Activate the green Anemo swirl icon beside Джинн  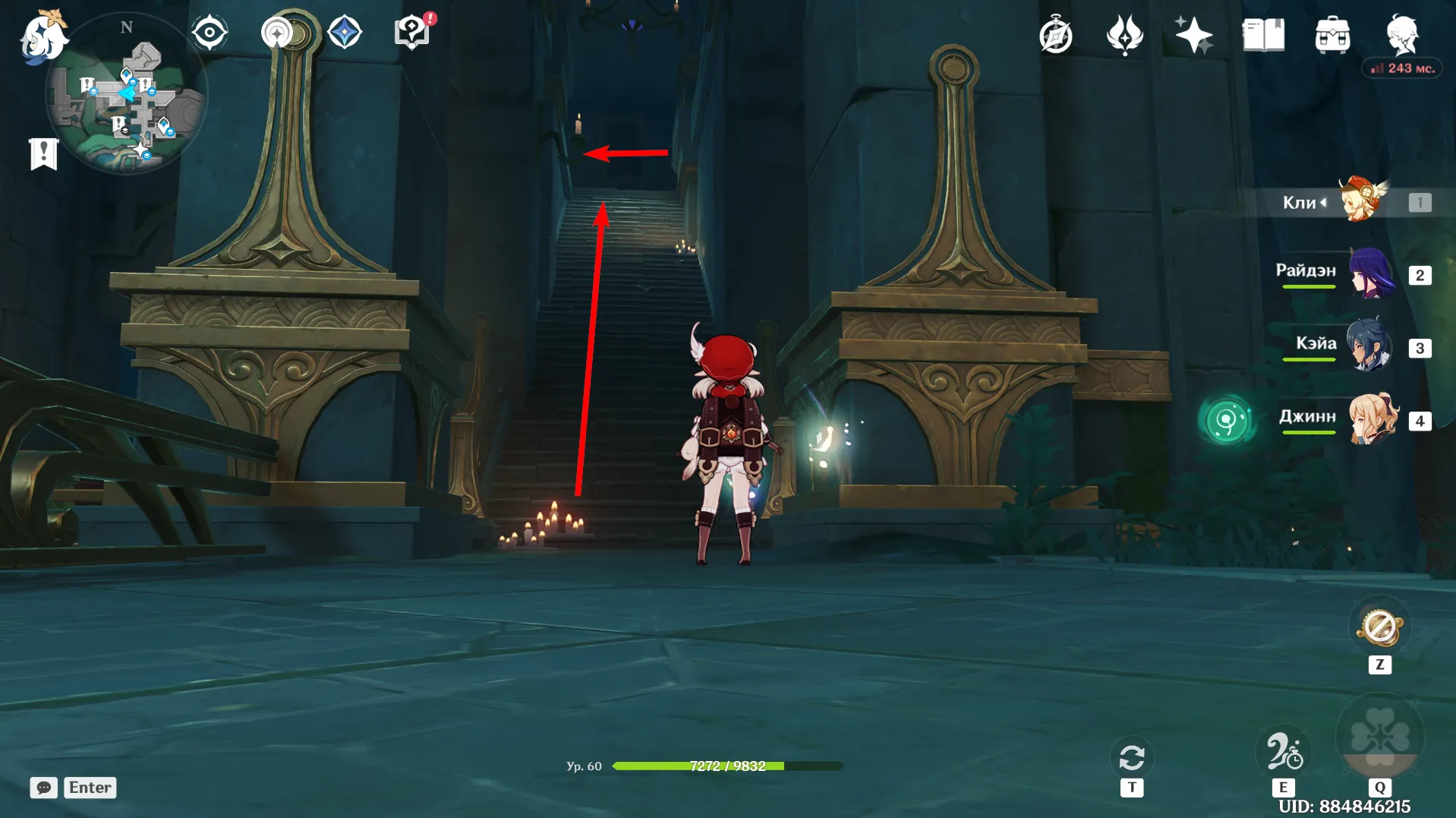[1225, 419]
